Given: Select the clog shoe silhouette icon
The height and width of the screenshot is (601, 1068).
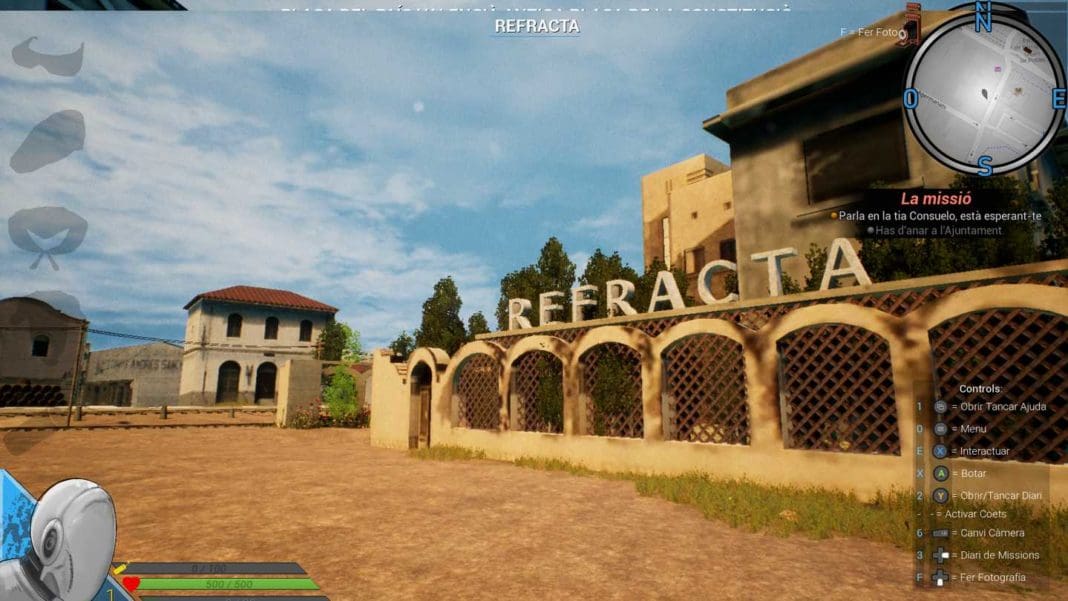Looking at the screenshot, I should click(48, 56).
